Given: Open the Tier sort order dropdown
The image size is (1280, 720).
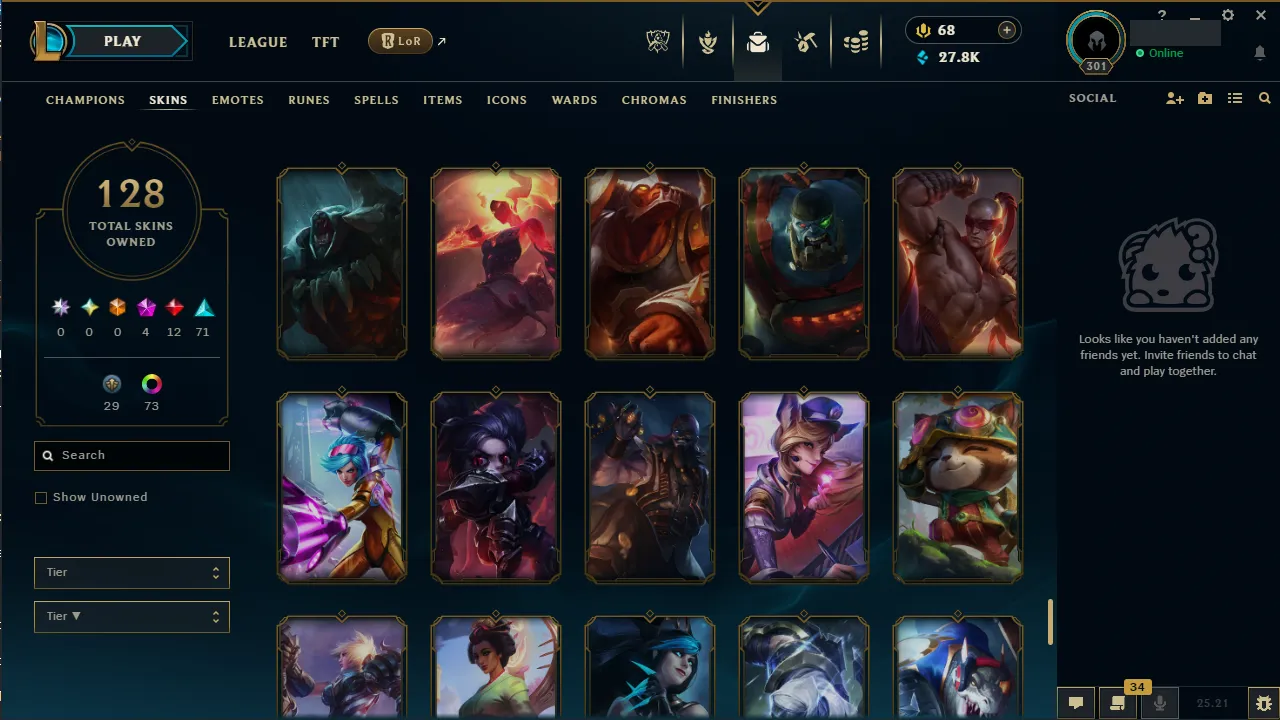Looking at the screenshot, I should (131, 616).
